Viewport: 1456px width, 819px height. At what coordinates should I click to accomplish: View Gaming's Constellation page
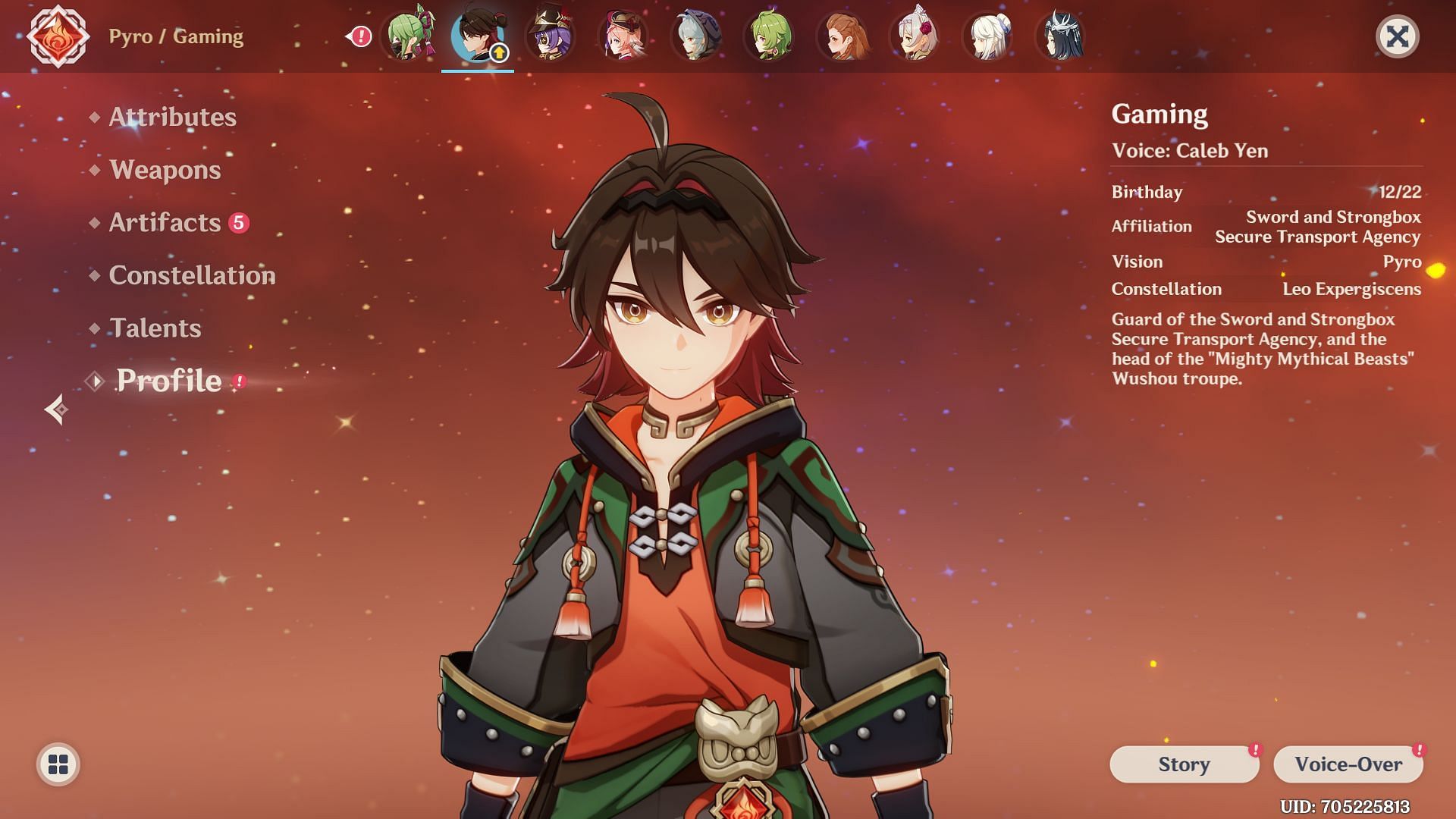pyautogui.click(x=192, y=275)
